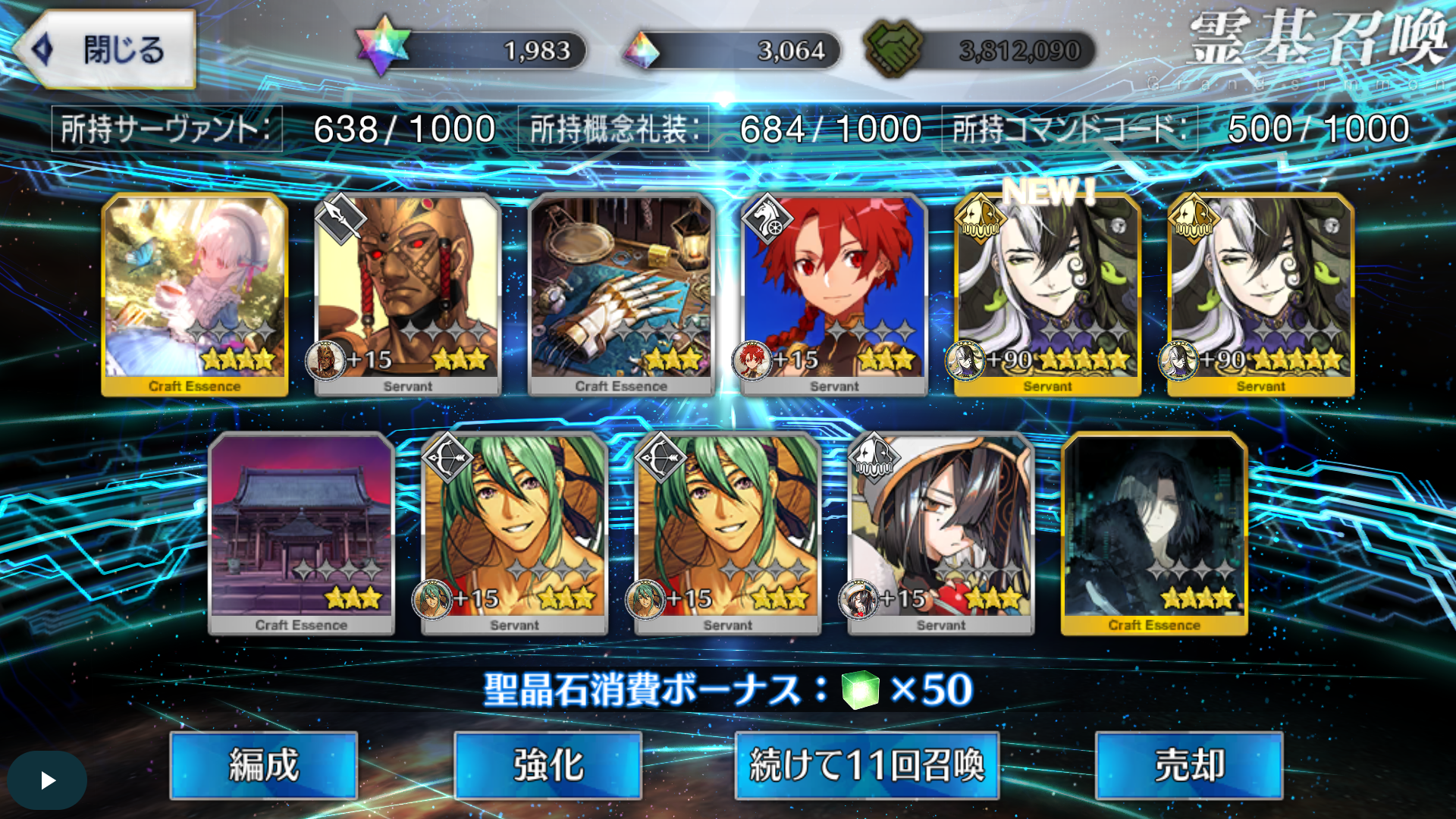
Task: View the eyepatch black-haired servant card
Action: (940, 532)
